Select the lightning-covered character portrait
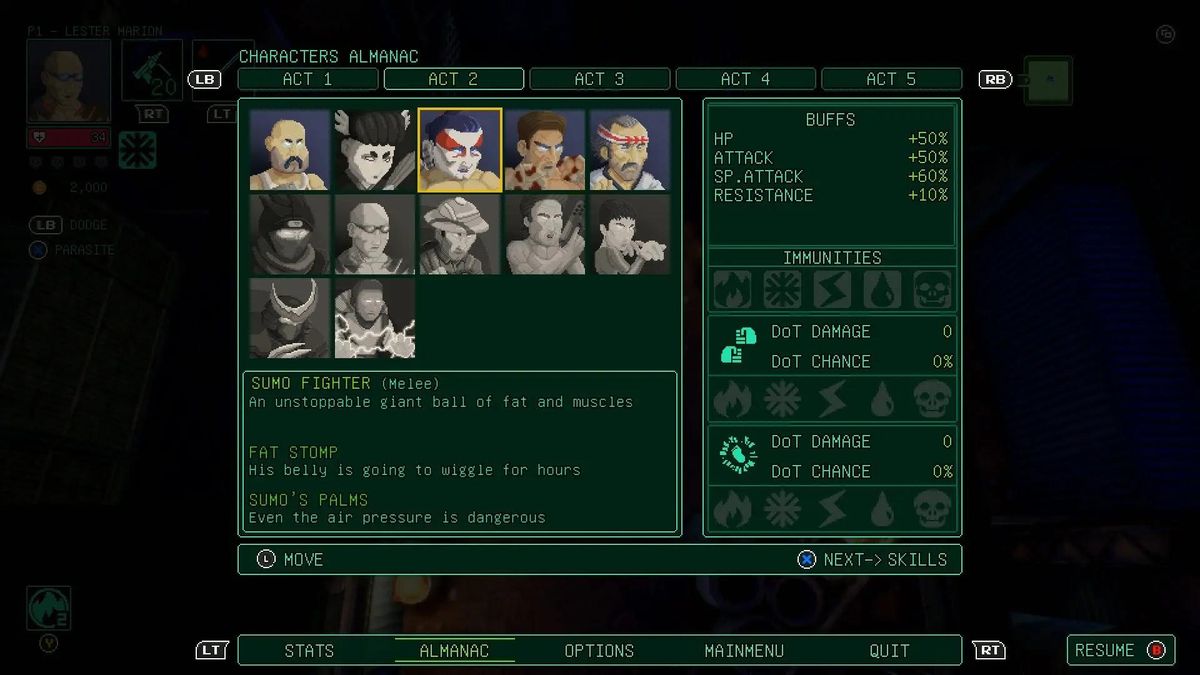This screenshot has height=675, width=1200. 375,318
